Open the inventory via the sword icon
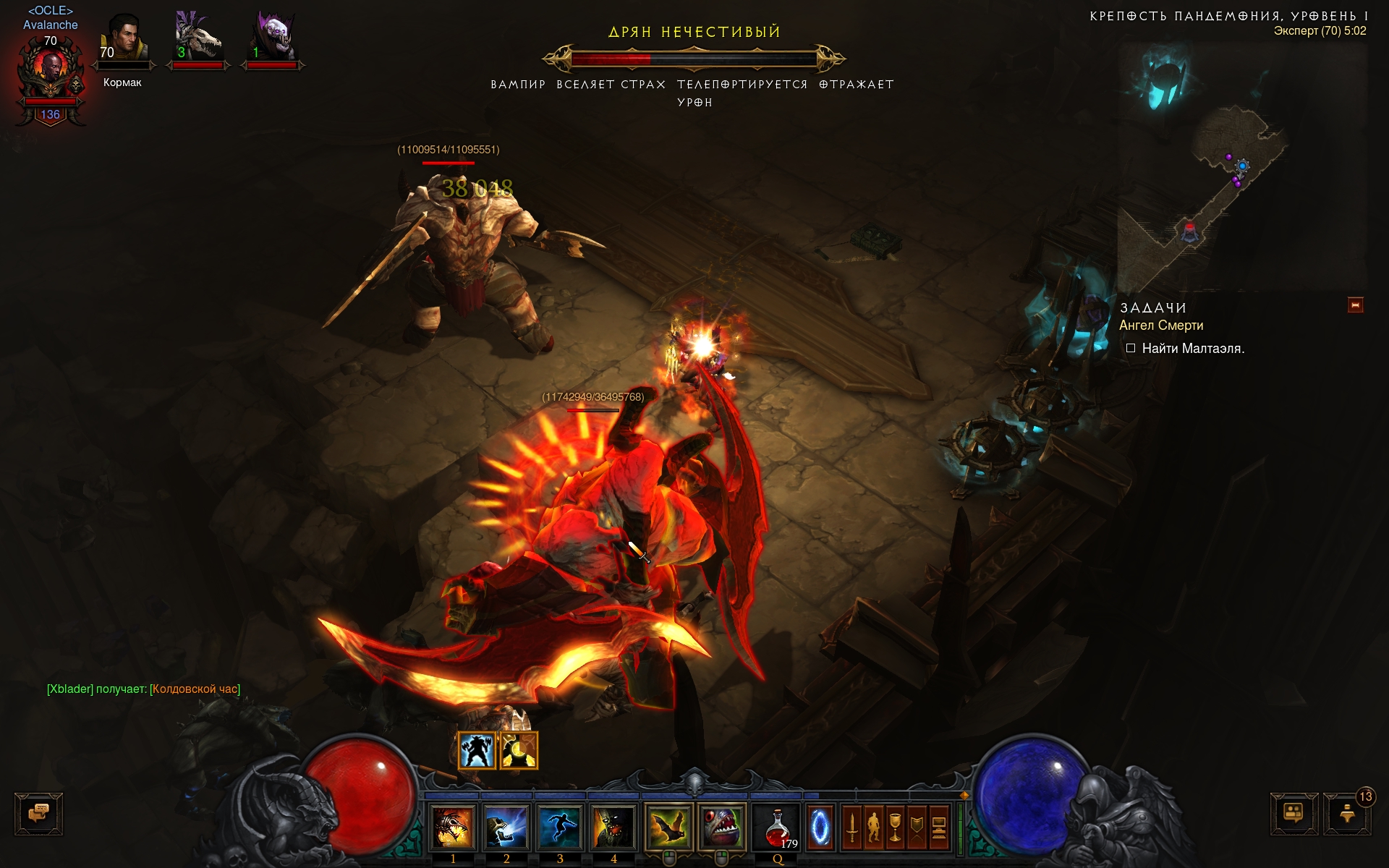The height and width of the screenshot is (868, 1389). (851, 828)
